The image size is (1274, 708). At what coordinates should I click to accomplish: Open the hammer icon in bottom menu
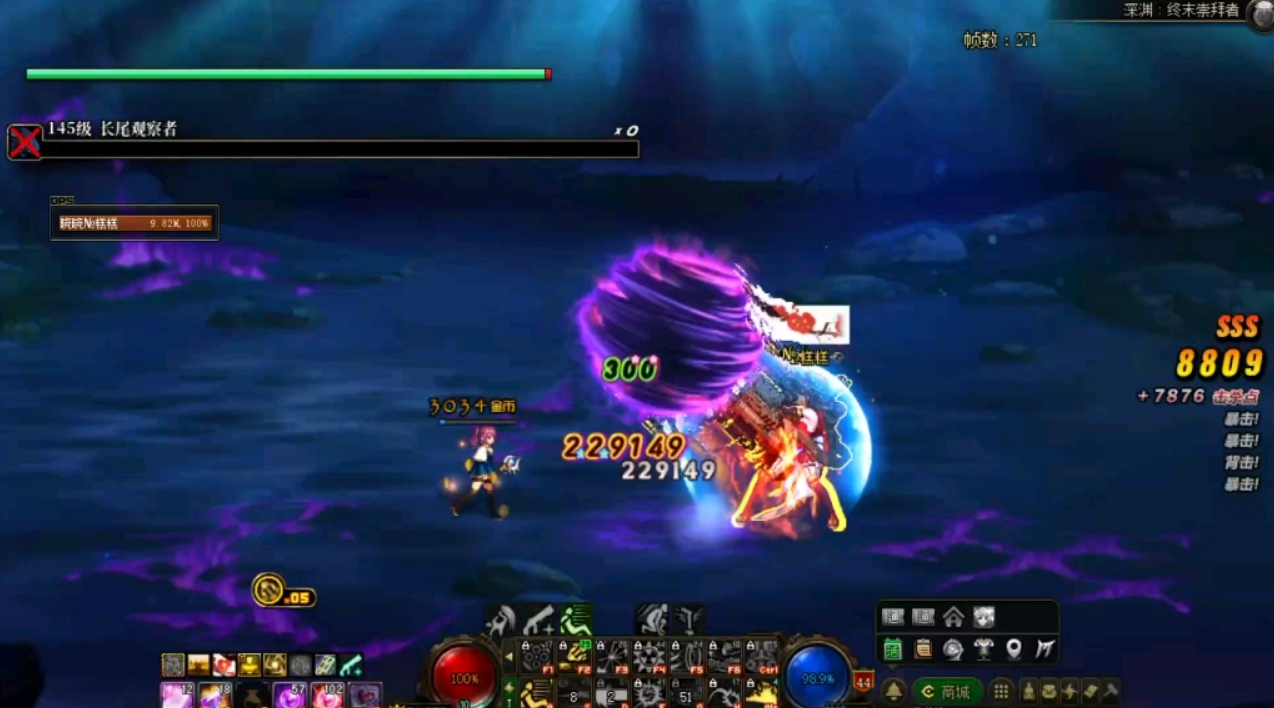coord(1110,691)
